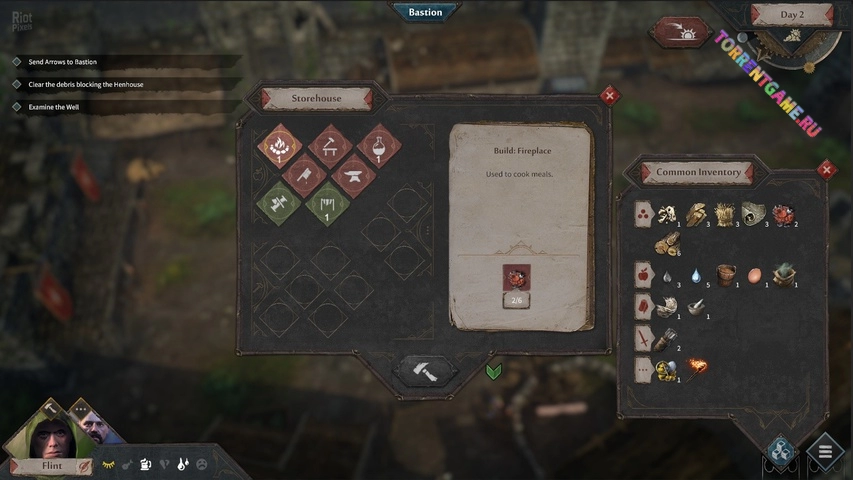Select the Fireplace build recipe
Image resolution: width=853 pixels, height=480 pixels.
(x=280, y=146)
